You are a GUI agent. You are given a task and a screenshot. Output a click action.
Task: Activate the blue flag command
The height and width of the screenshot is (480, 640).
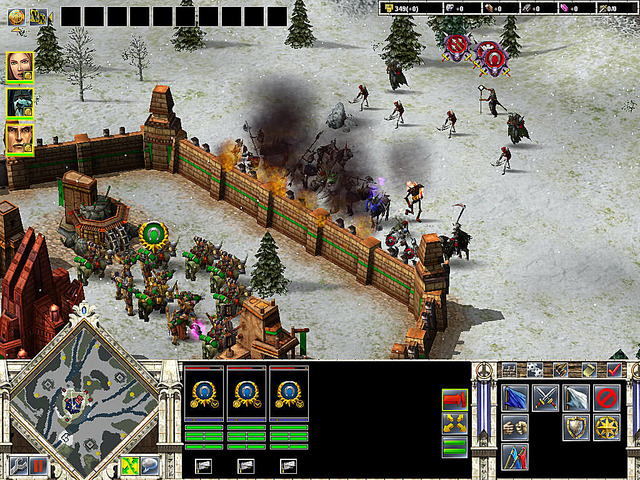[x=515, y=398]
